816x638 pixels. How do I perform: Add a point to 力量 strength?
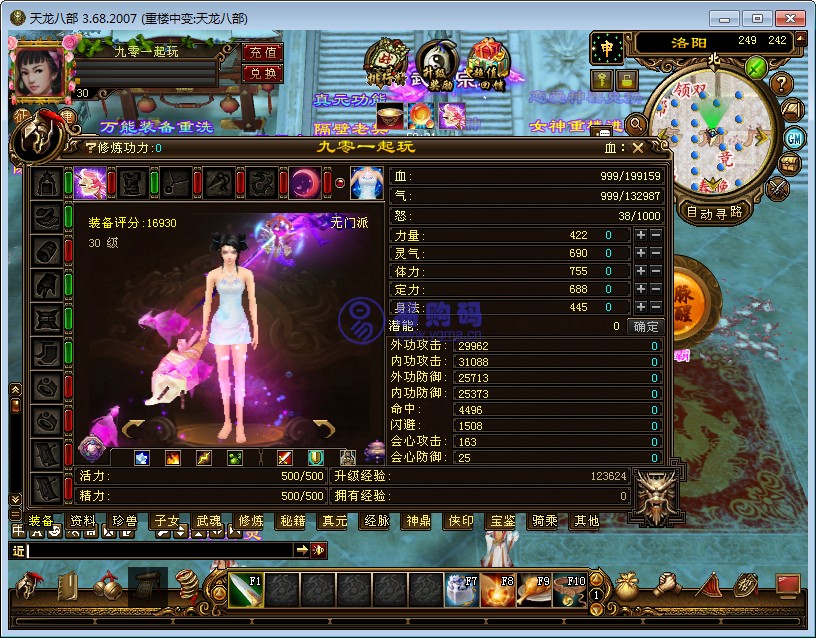(640, 235)
